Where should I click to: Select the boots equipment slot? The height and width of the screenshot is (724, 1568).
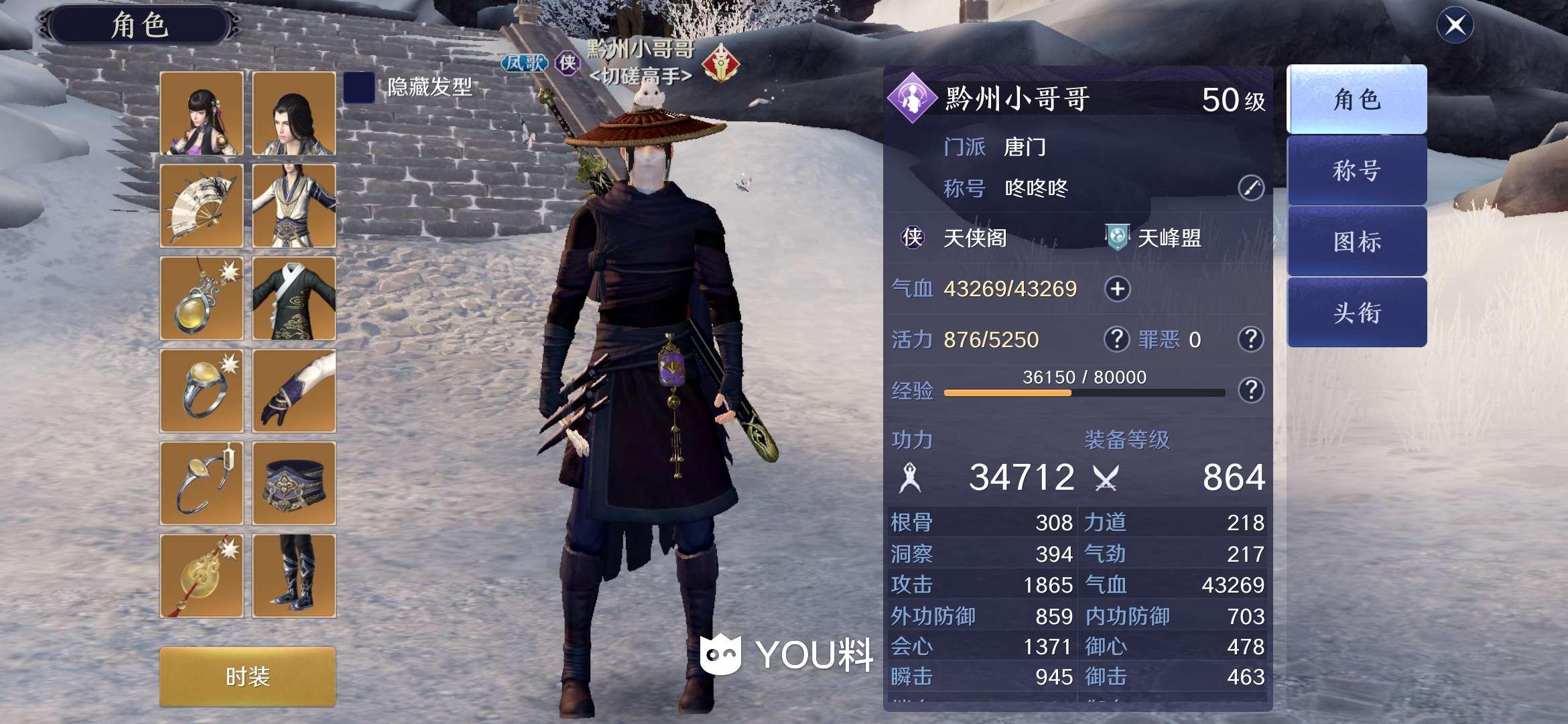tap(294, 576)
